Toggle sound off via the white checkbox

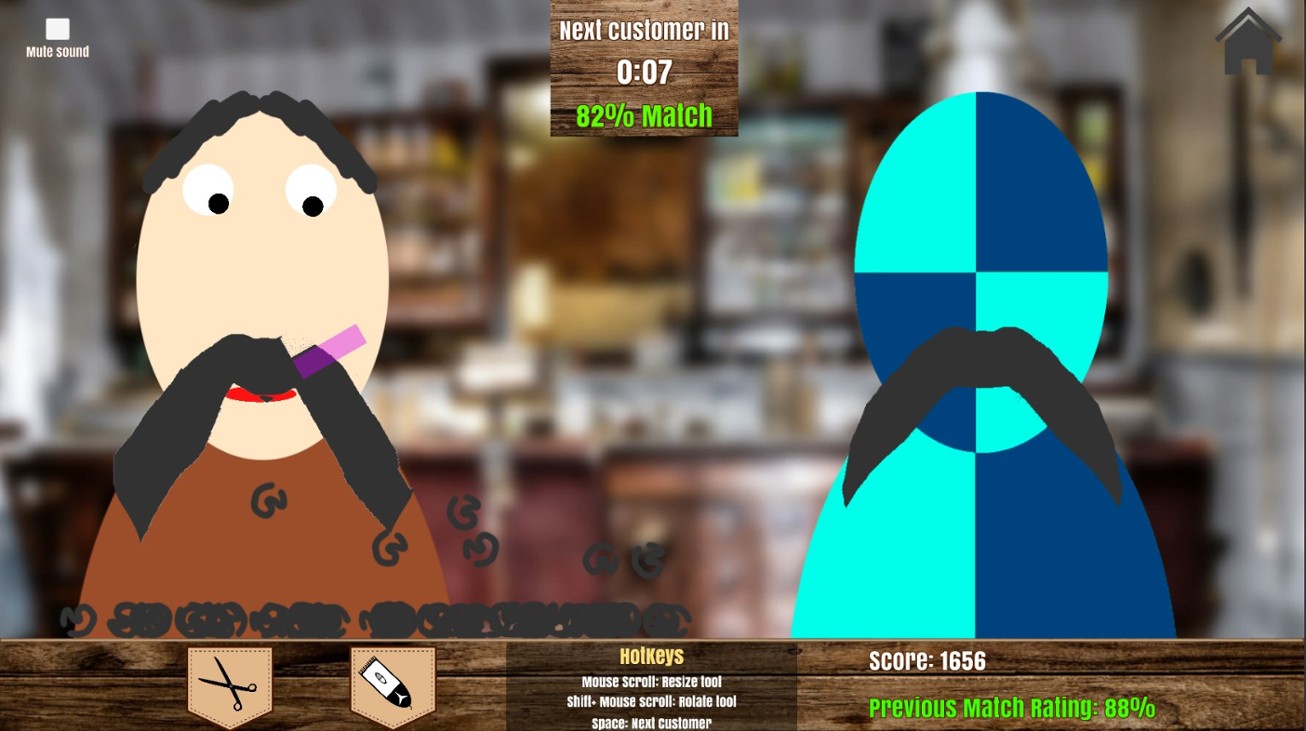pos(58,30)
